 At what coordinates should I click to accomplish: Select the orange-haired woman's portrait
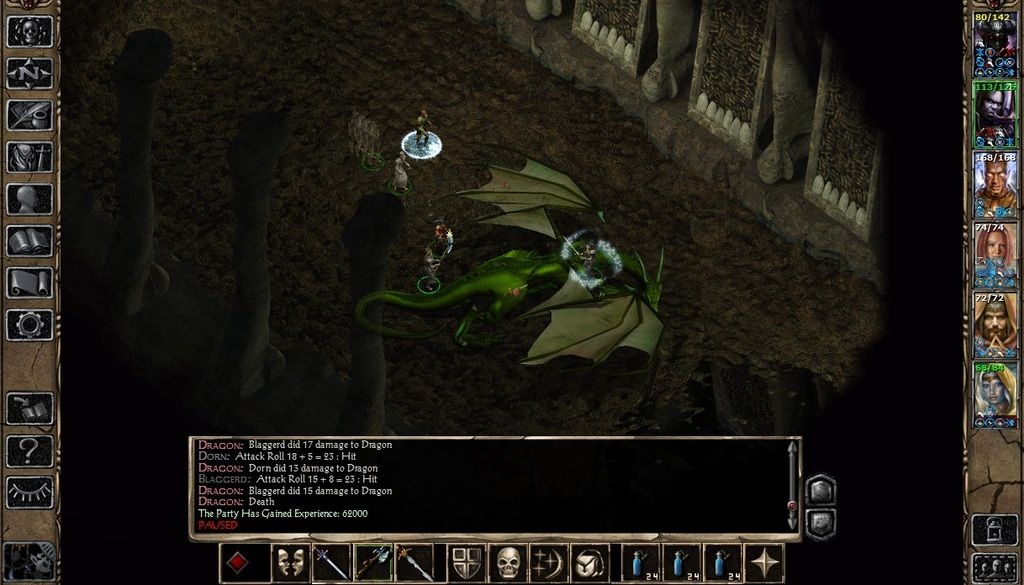[995, 251]
